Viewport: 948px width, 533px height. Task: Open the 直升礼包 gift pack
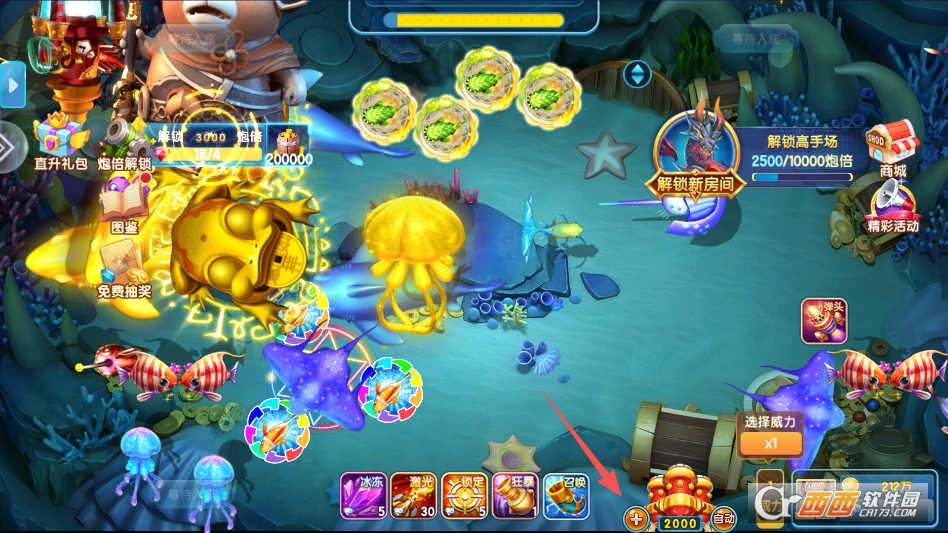pyautogui.click(x=60, y=140)
